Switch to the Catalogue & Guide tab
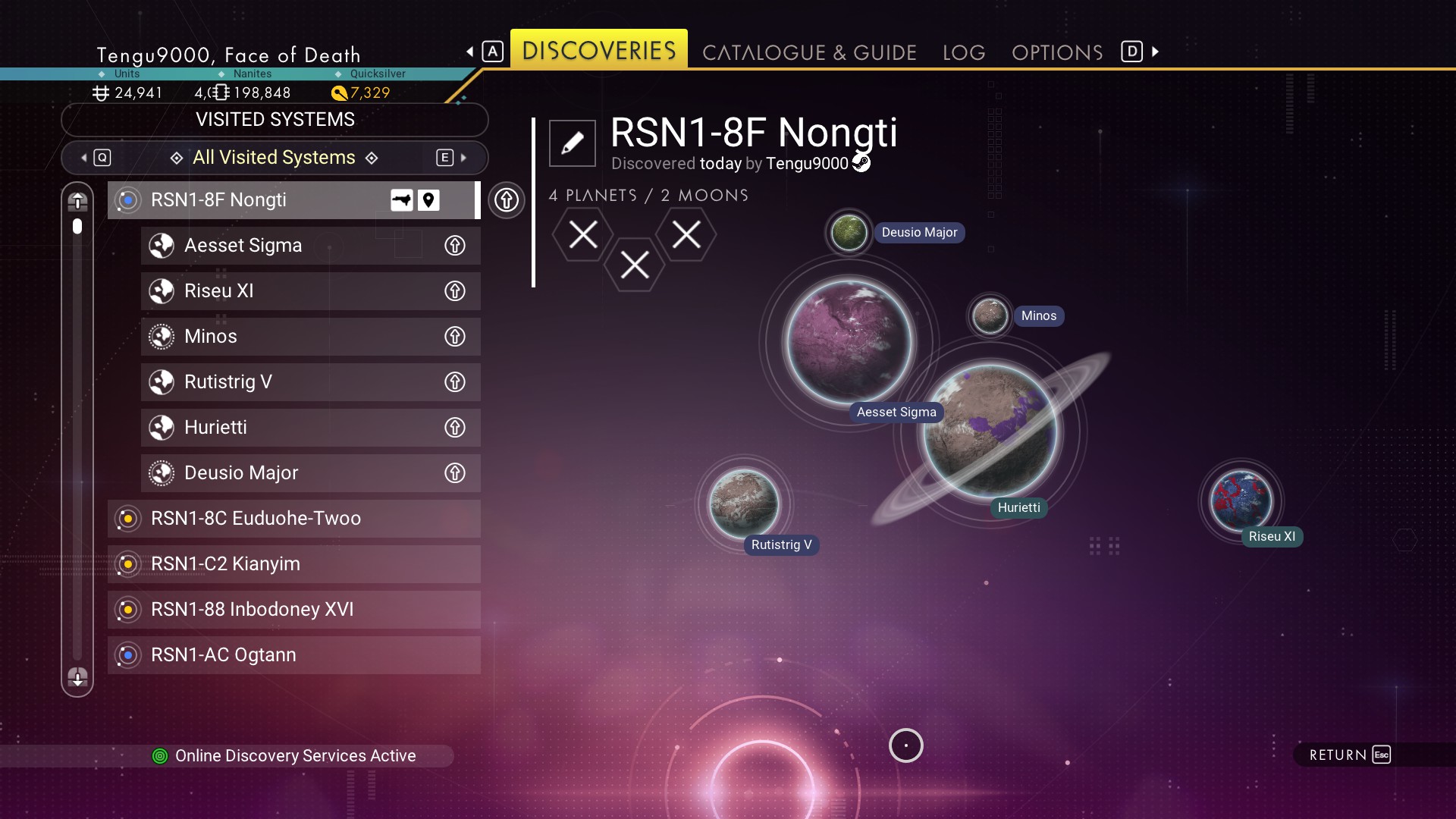 point(809,52)
